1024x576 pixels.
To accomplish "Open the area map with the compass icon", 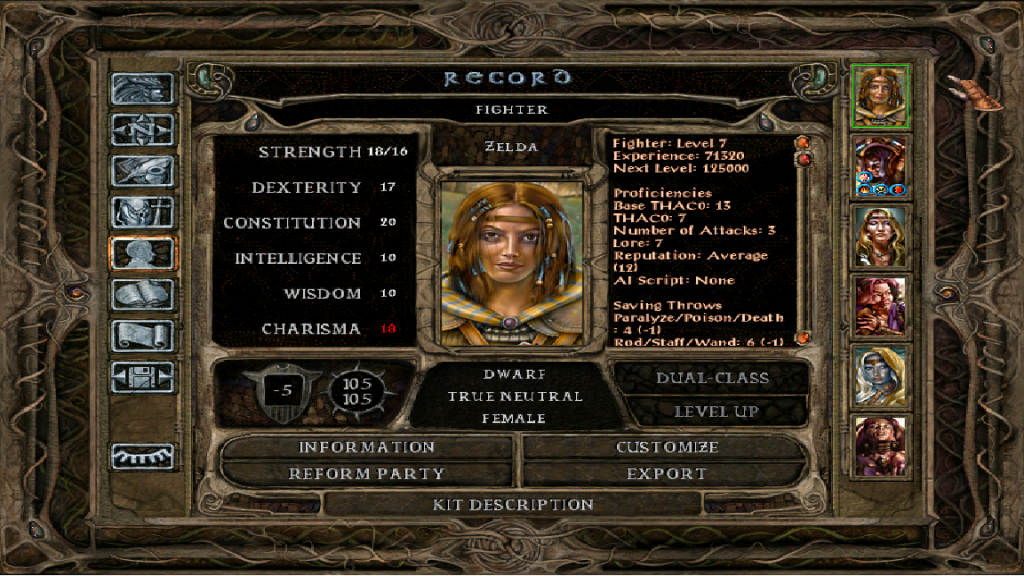I will (x=142, y=130).
